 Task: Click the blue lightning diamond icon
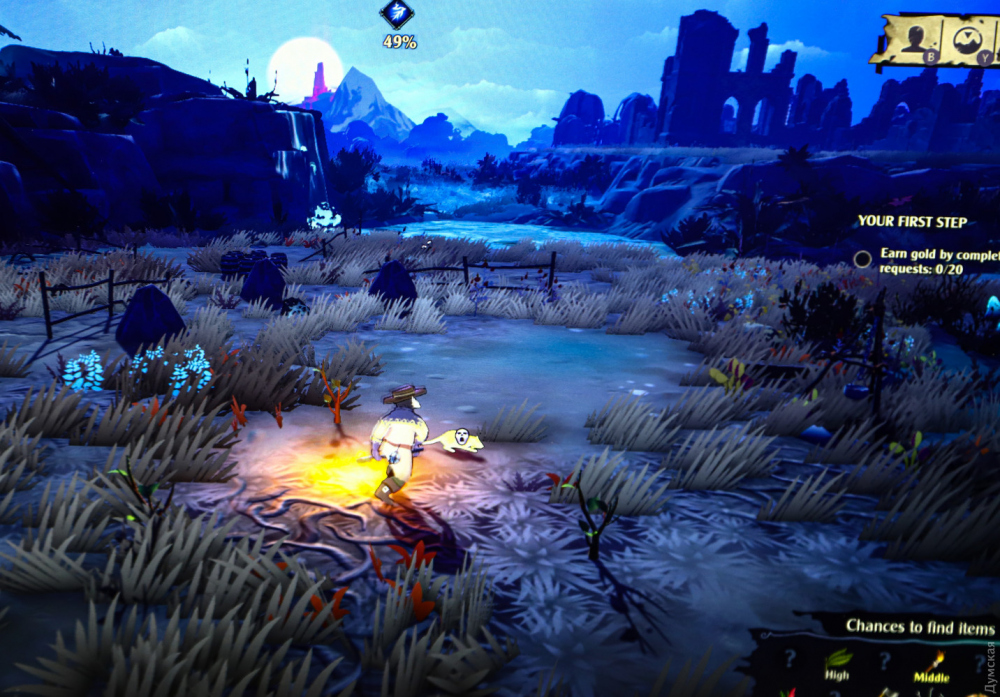396,14
